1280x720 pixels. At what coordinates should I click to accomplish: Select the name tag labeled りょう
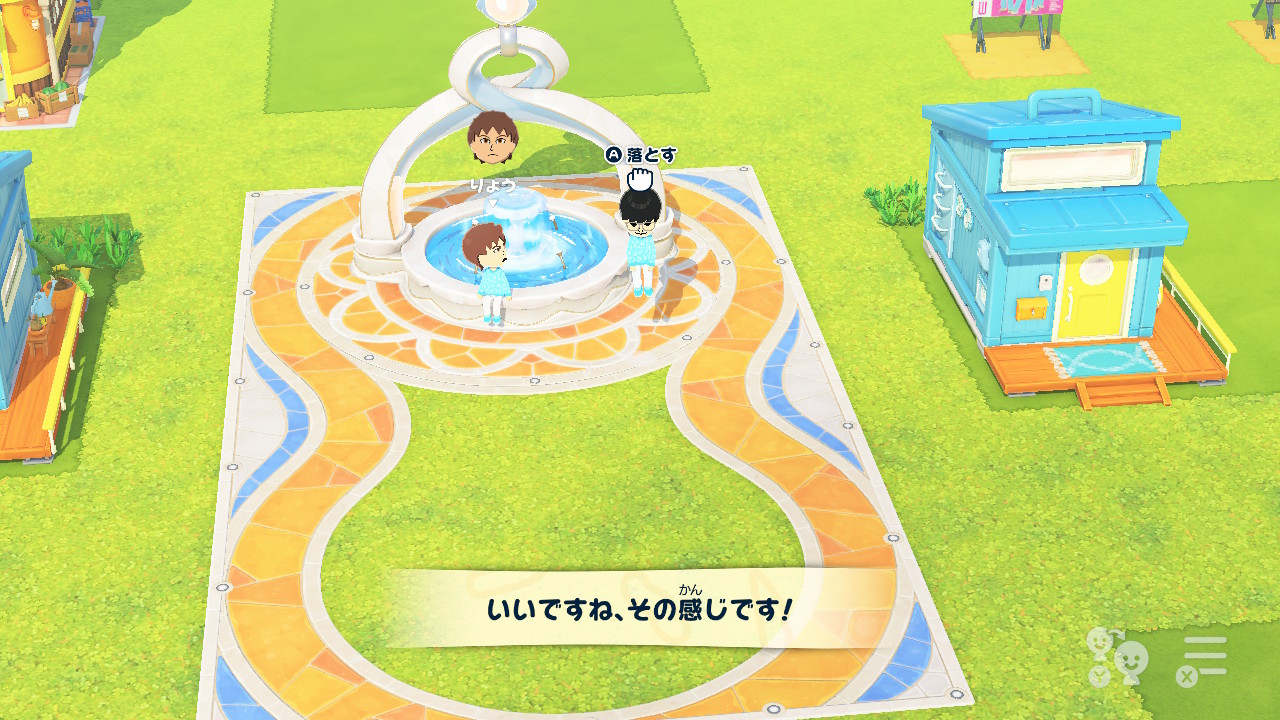[494, 185]
